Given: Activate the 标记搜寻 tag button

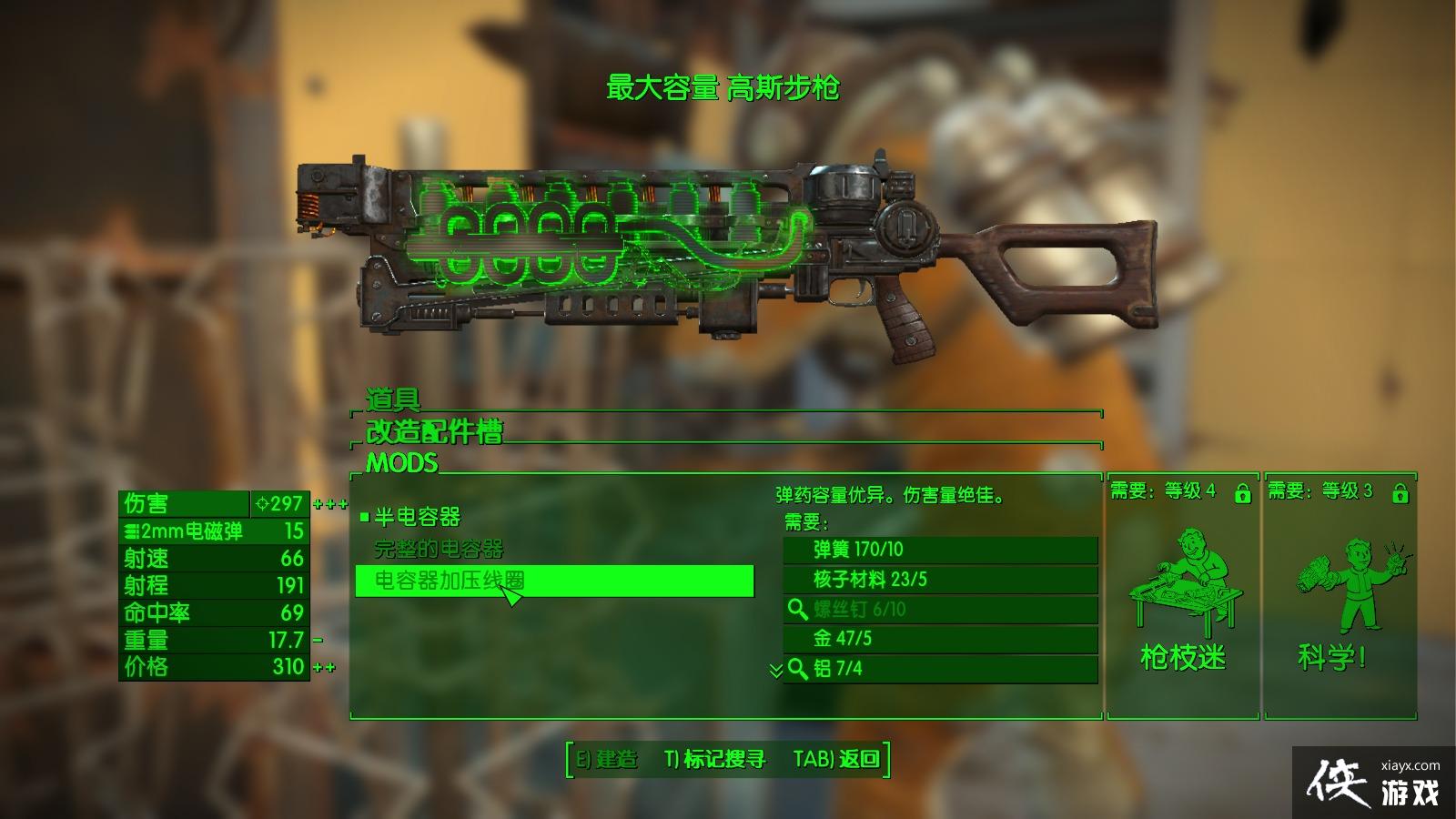Looking at the screenshot, I should pyautogui.click(x=715, y=759).
